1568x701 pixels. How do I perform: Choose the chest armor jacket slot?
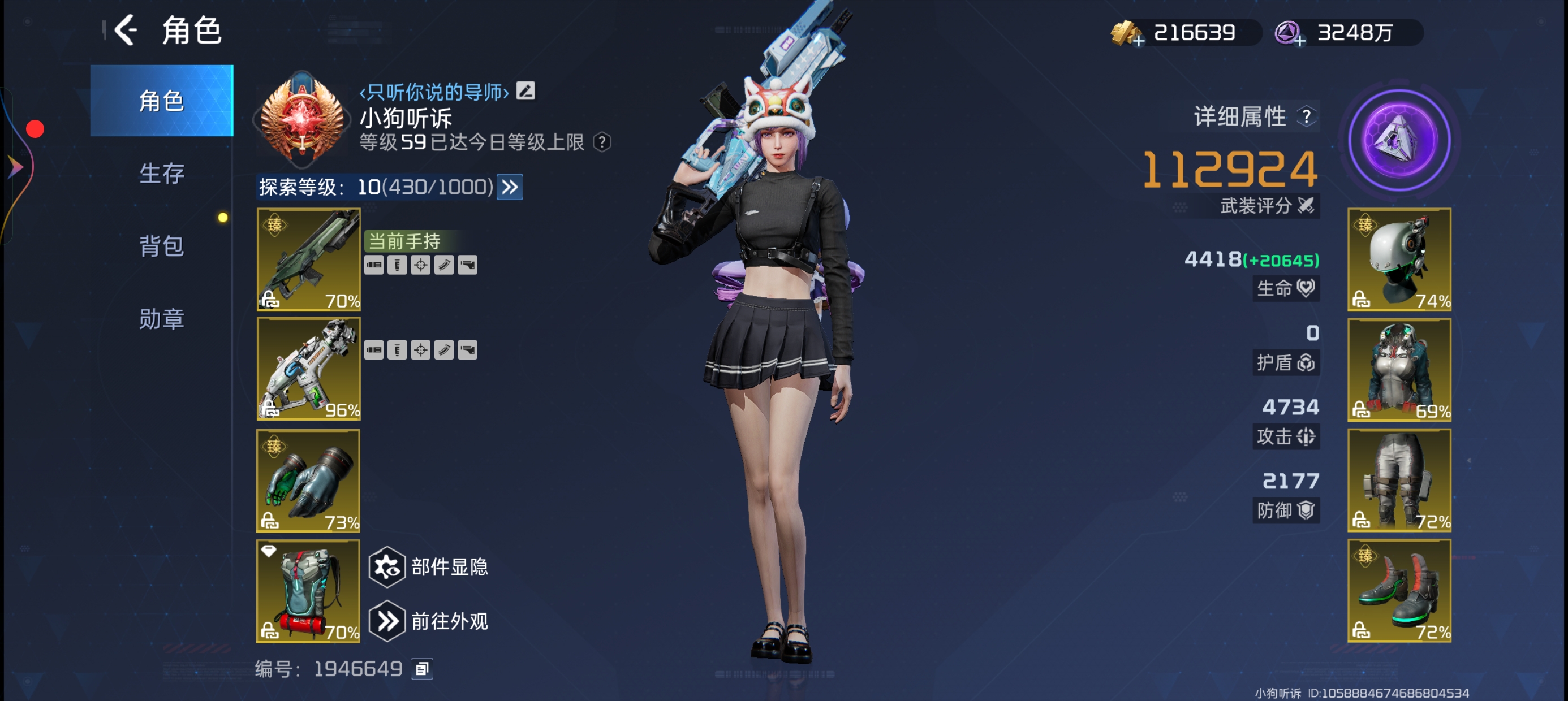(x=1399, y=369)
